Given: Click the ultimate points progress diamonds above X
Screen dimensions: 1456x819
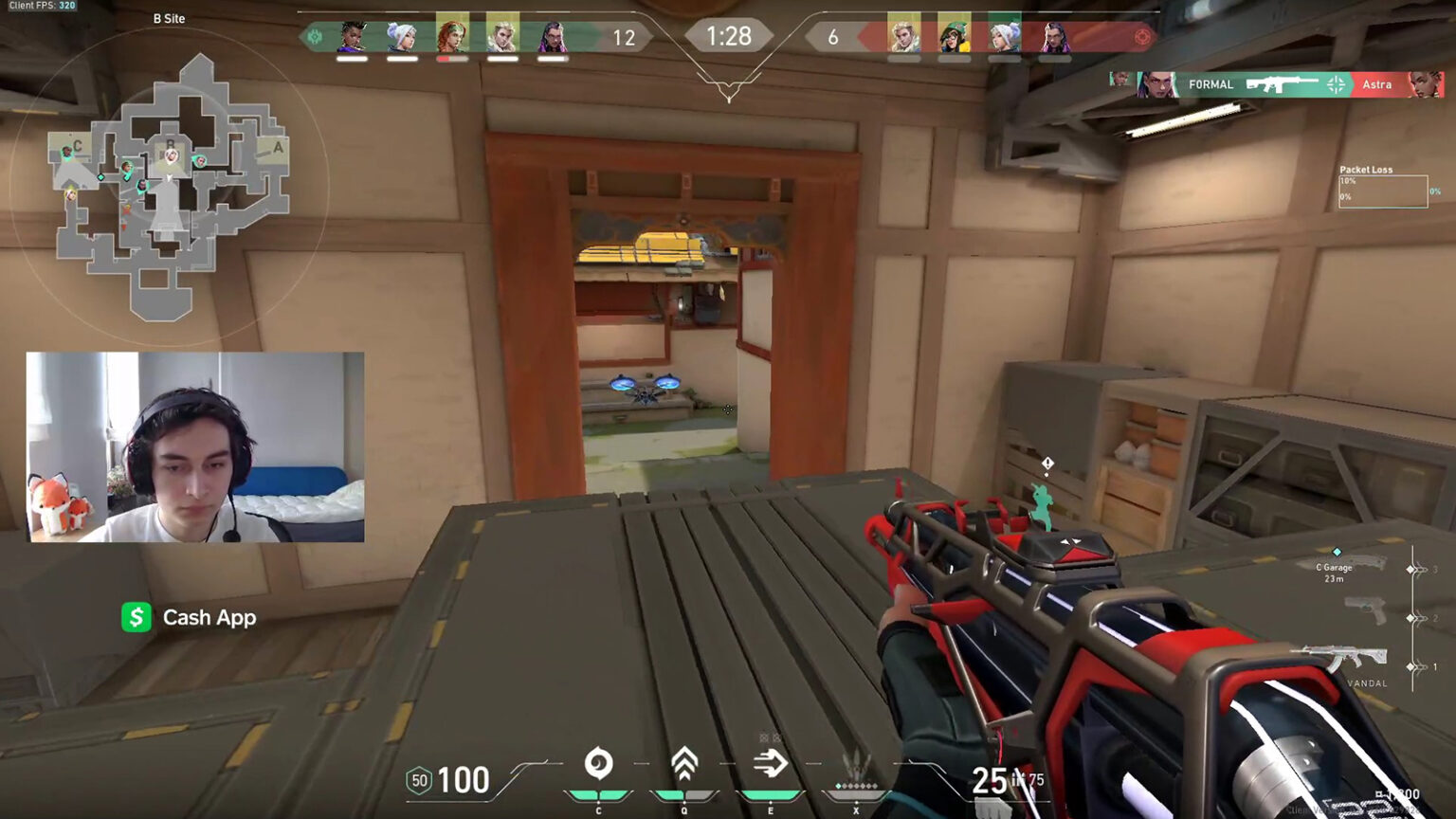Looking at the screenshot, I should click(x=856, y=785).
